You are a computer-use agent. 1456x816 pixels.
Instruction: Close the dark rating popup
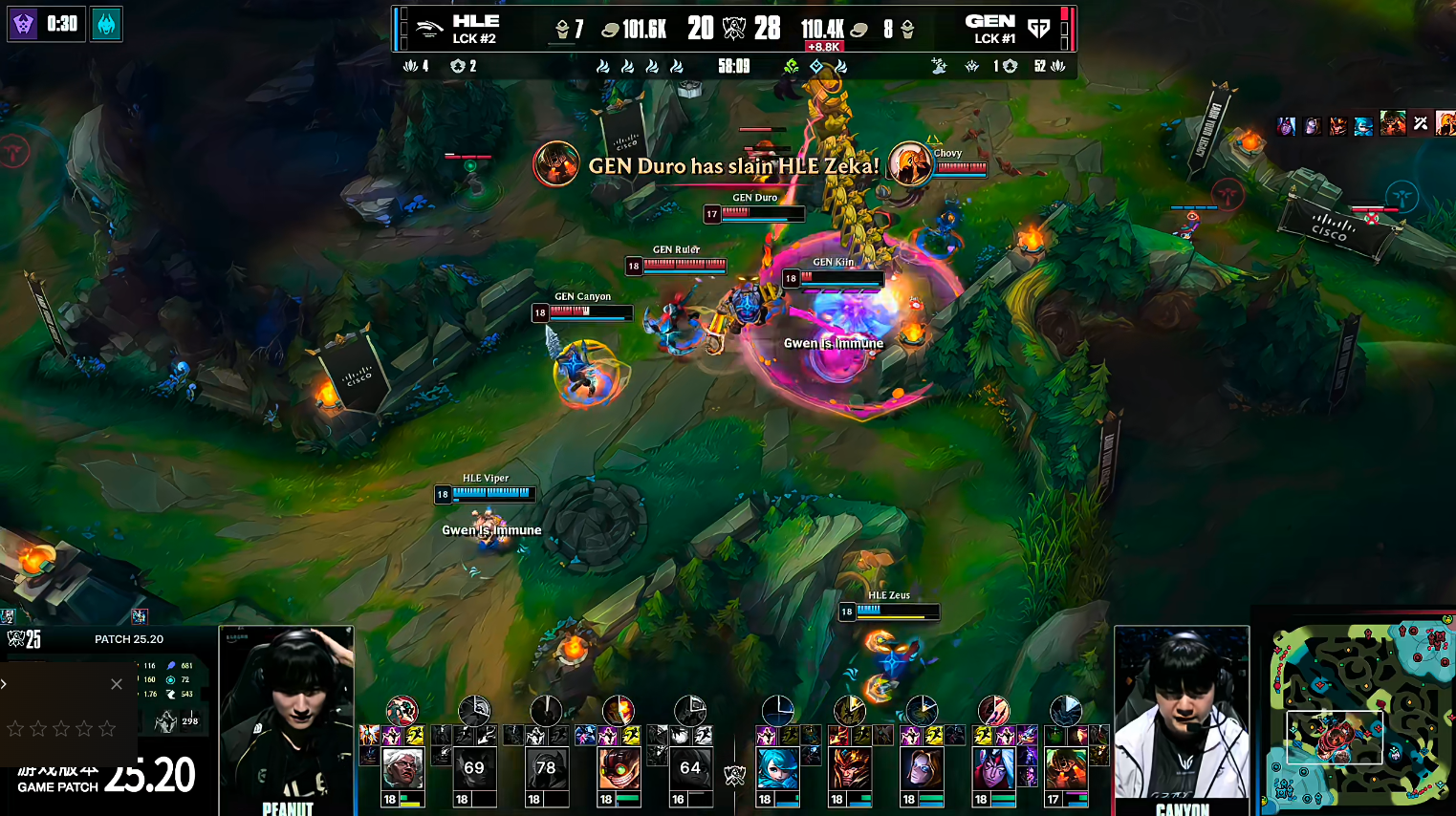click(117, 684)
